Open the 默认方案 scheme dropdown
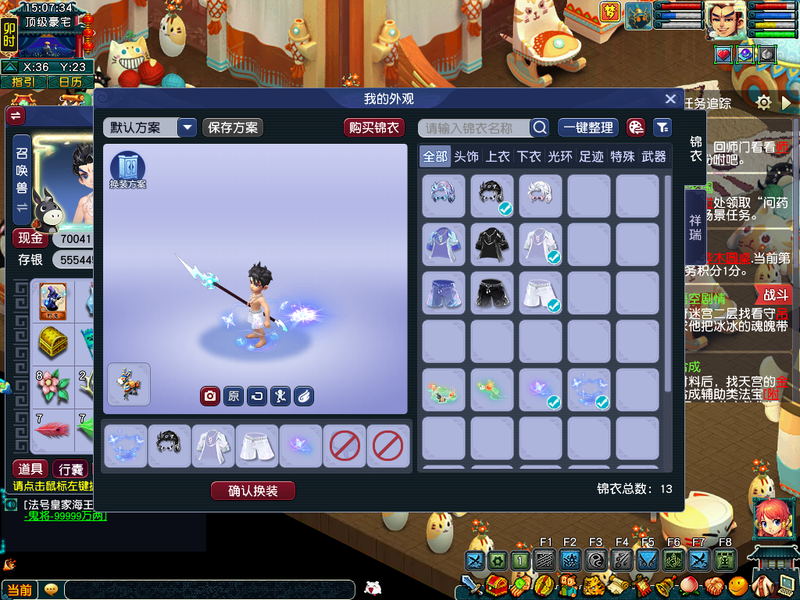Screen dimensions: 800x600 tap(187, 128)
